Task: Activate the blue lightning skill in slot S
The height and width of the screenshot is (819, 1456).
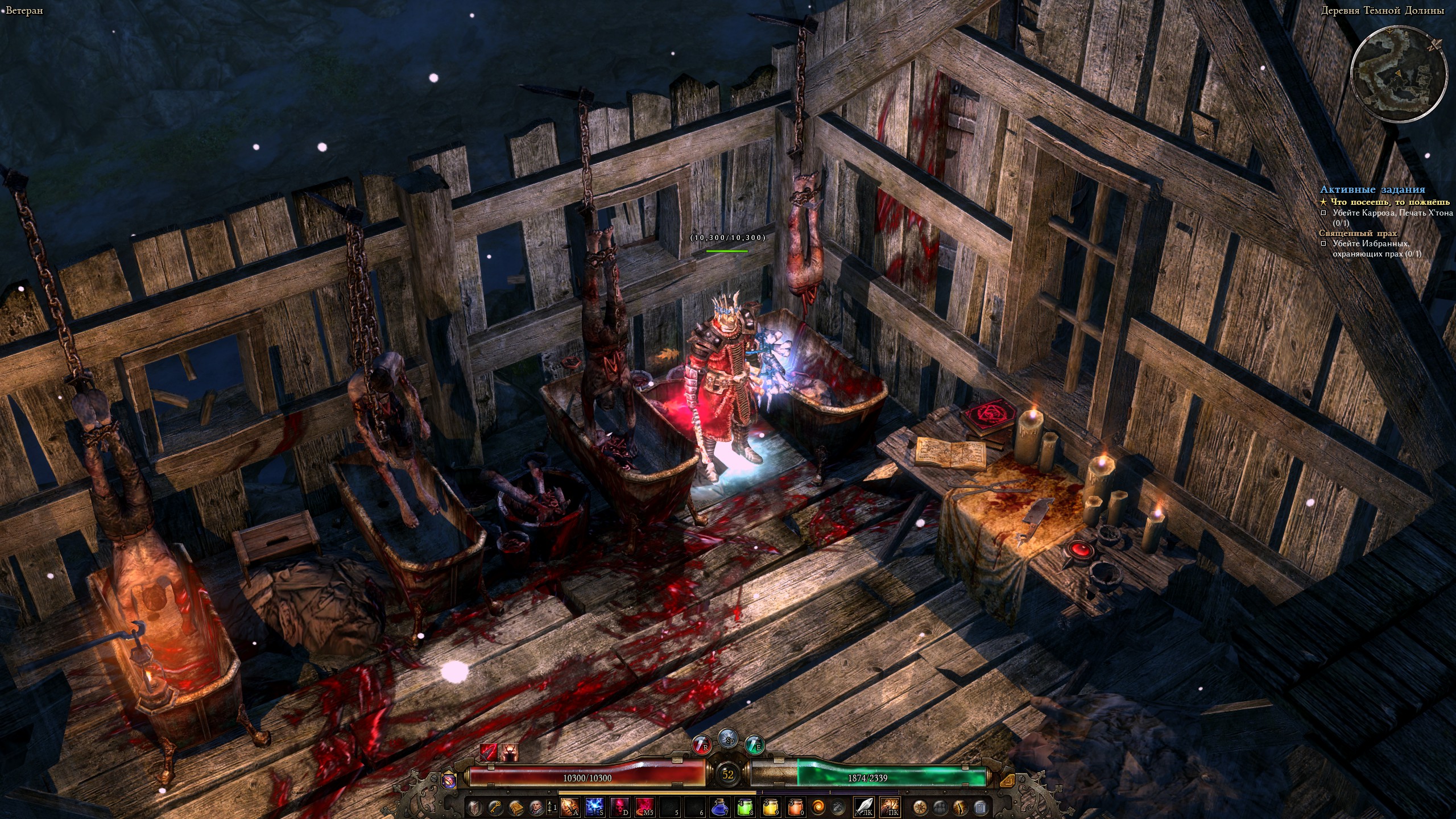Action: [x=595, y=806]
